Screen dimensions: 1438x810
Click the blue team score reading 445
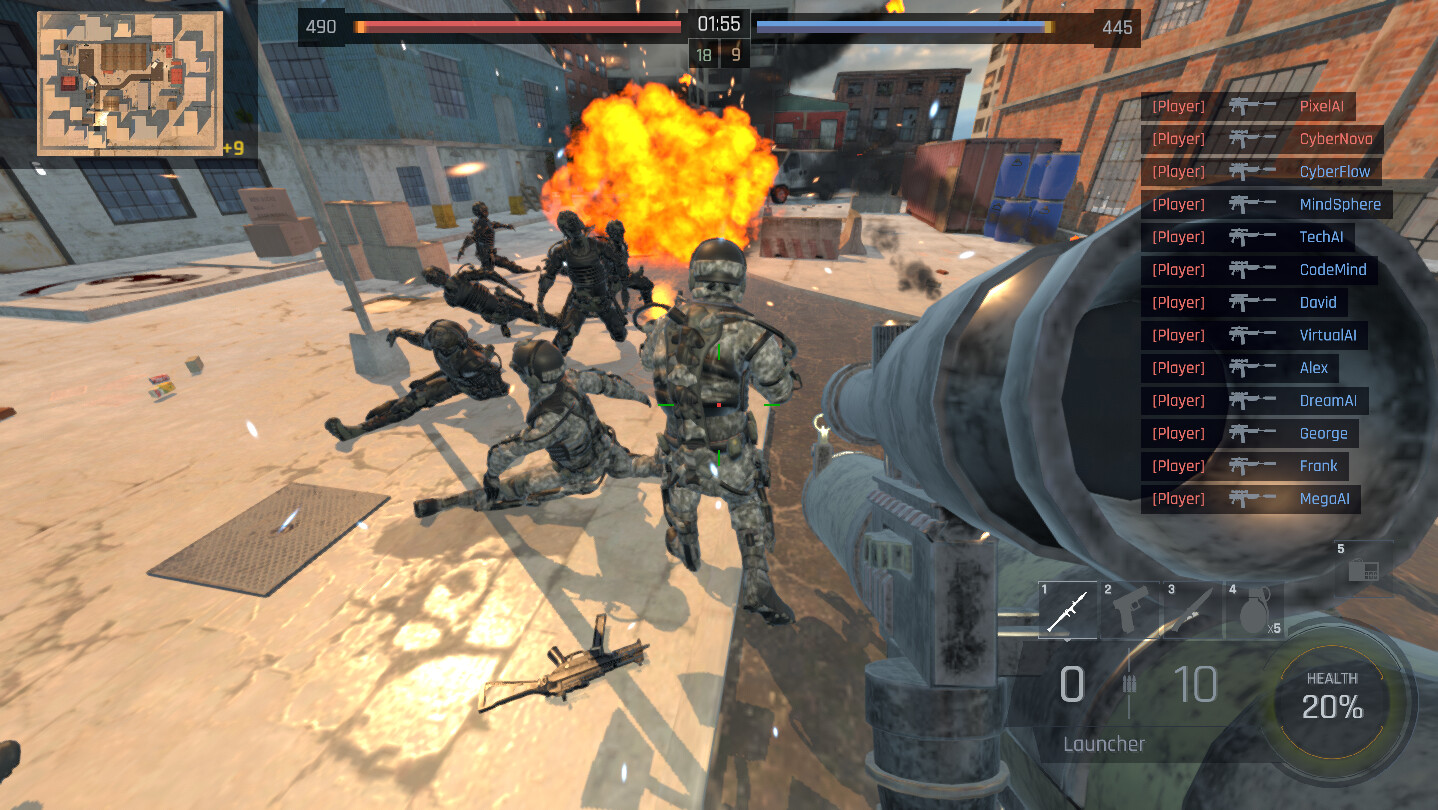point(1117,27)
